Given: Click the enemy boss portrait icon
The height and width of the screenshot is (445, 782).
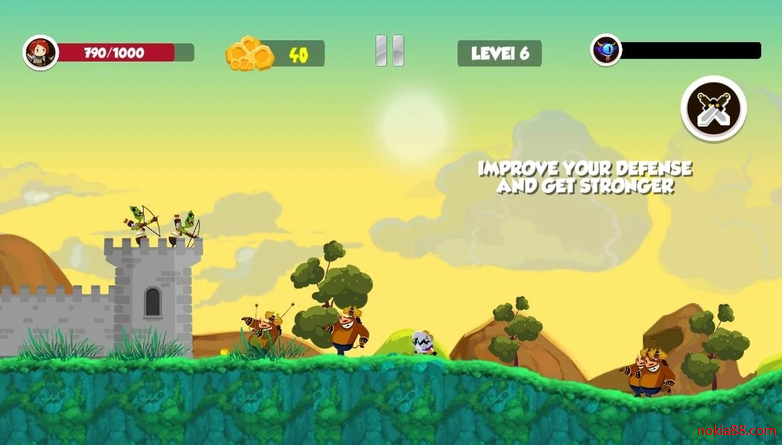Looking at the screenshot, I should [x=606, y=50].
